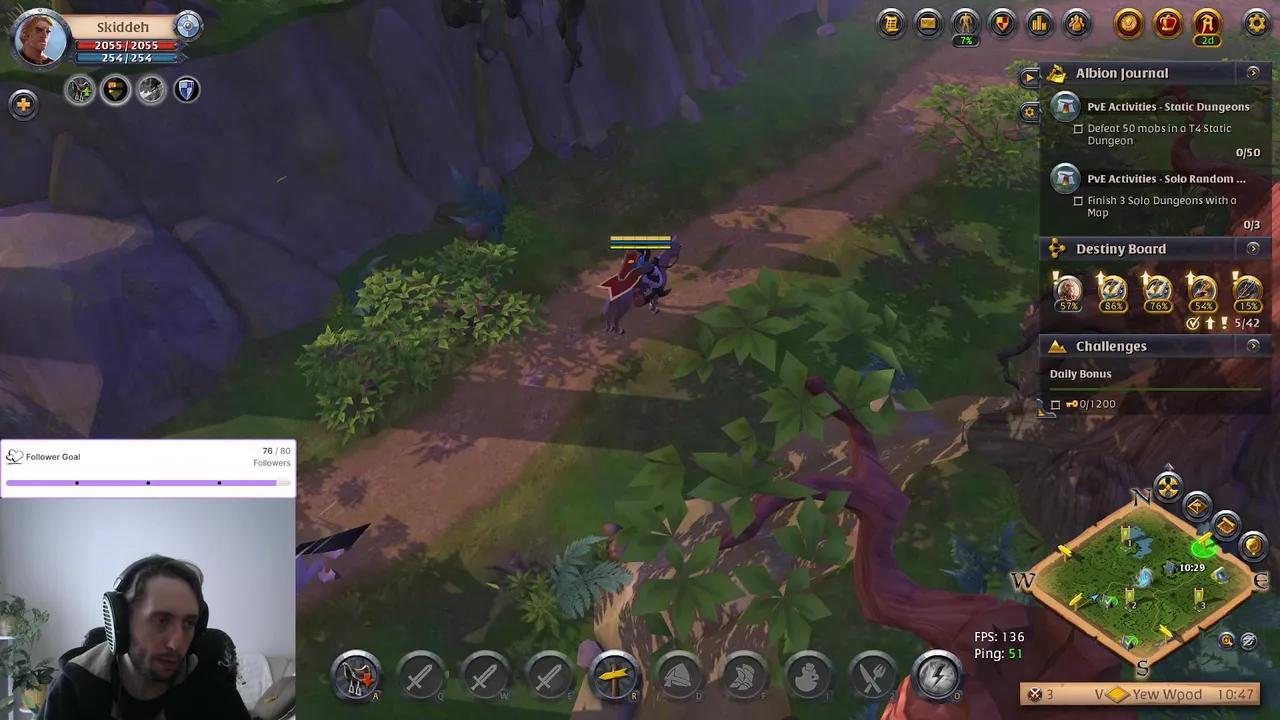Open the premium crown icon
The image size is (1280, 720).
[1167, 24]
